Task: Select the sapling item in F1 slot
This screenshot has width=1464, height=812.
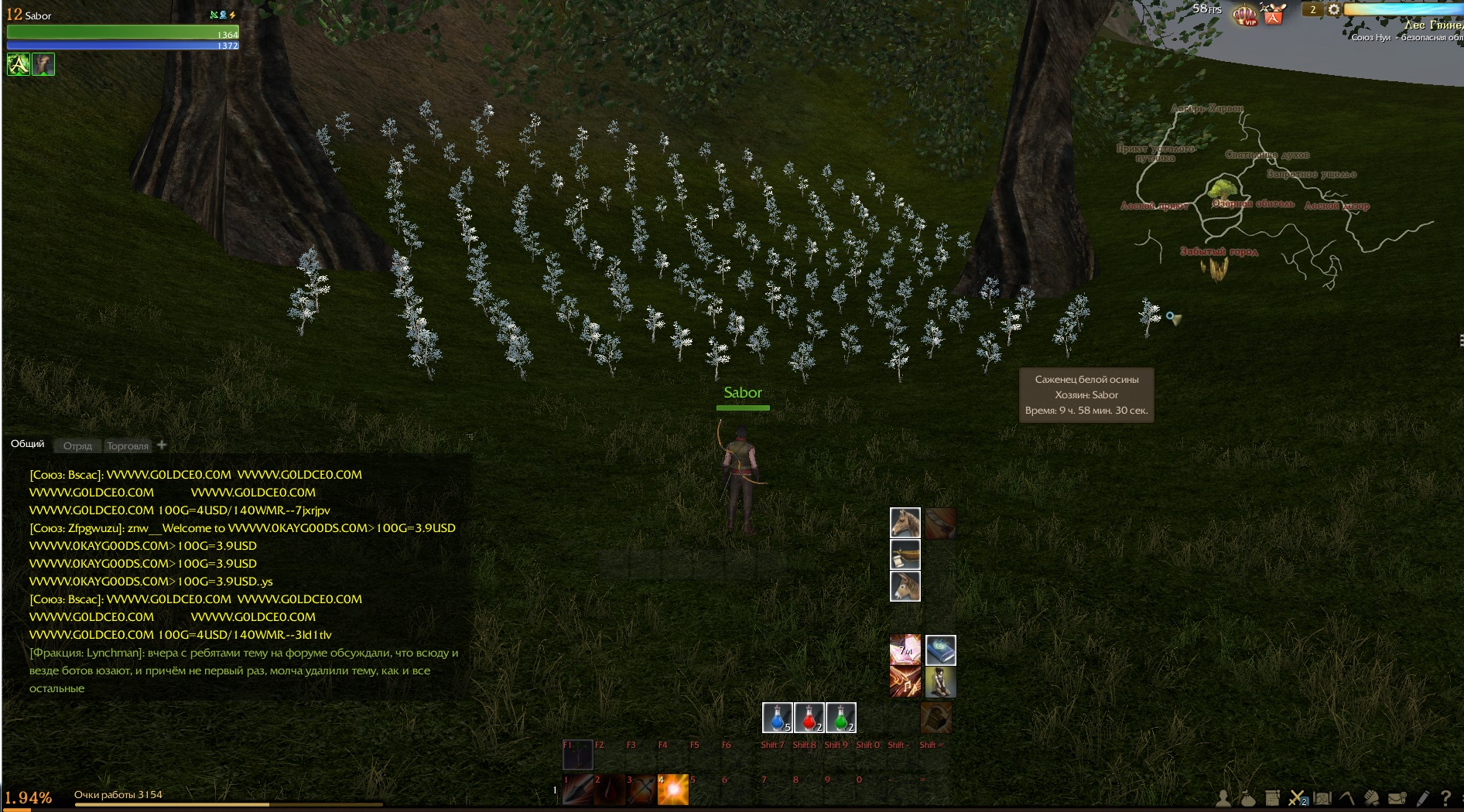Action: 577,754
